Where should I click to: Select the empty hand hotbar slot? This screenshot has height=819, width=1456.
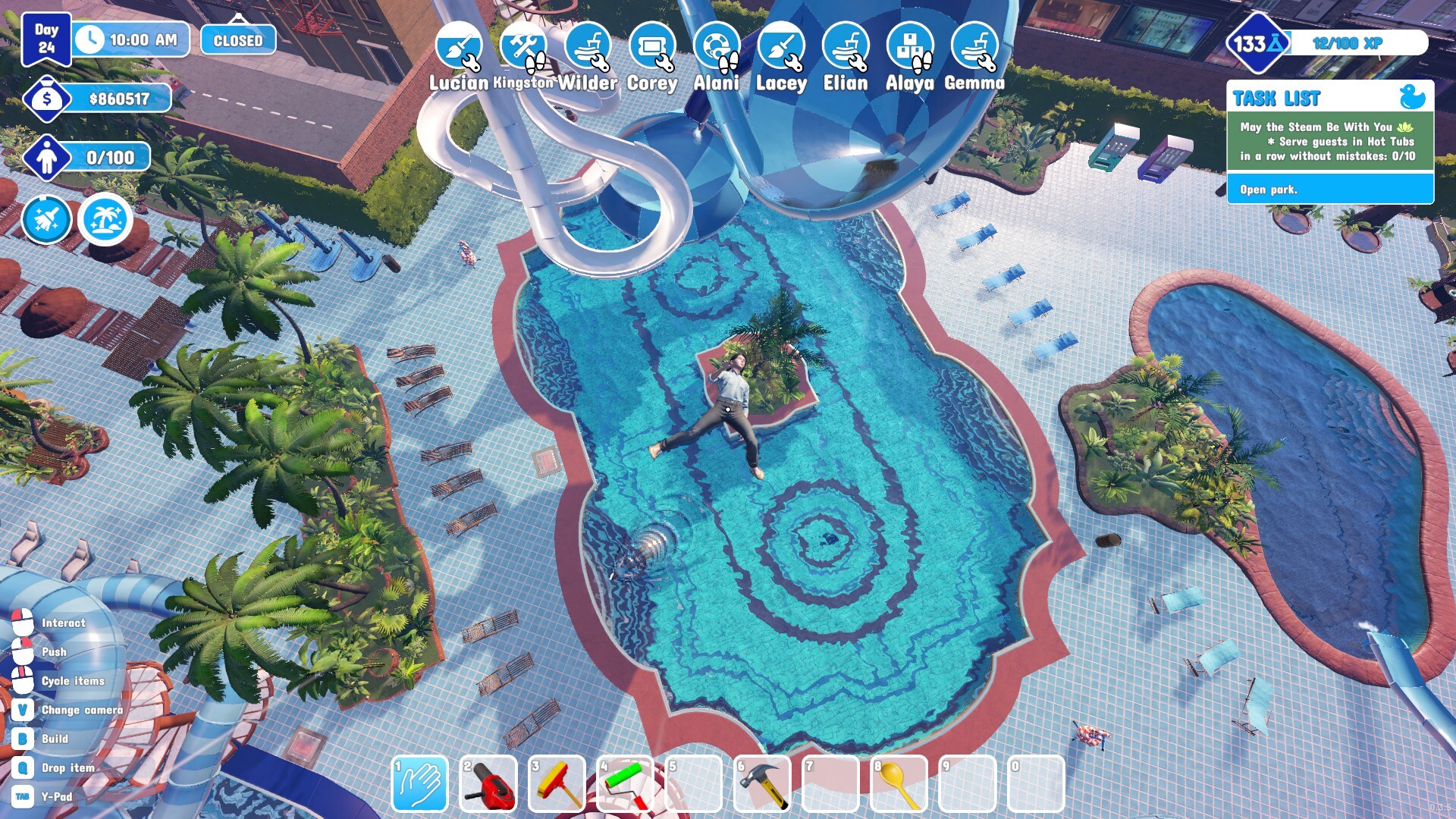[419, 784]
